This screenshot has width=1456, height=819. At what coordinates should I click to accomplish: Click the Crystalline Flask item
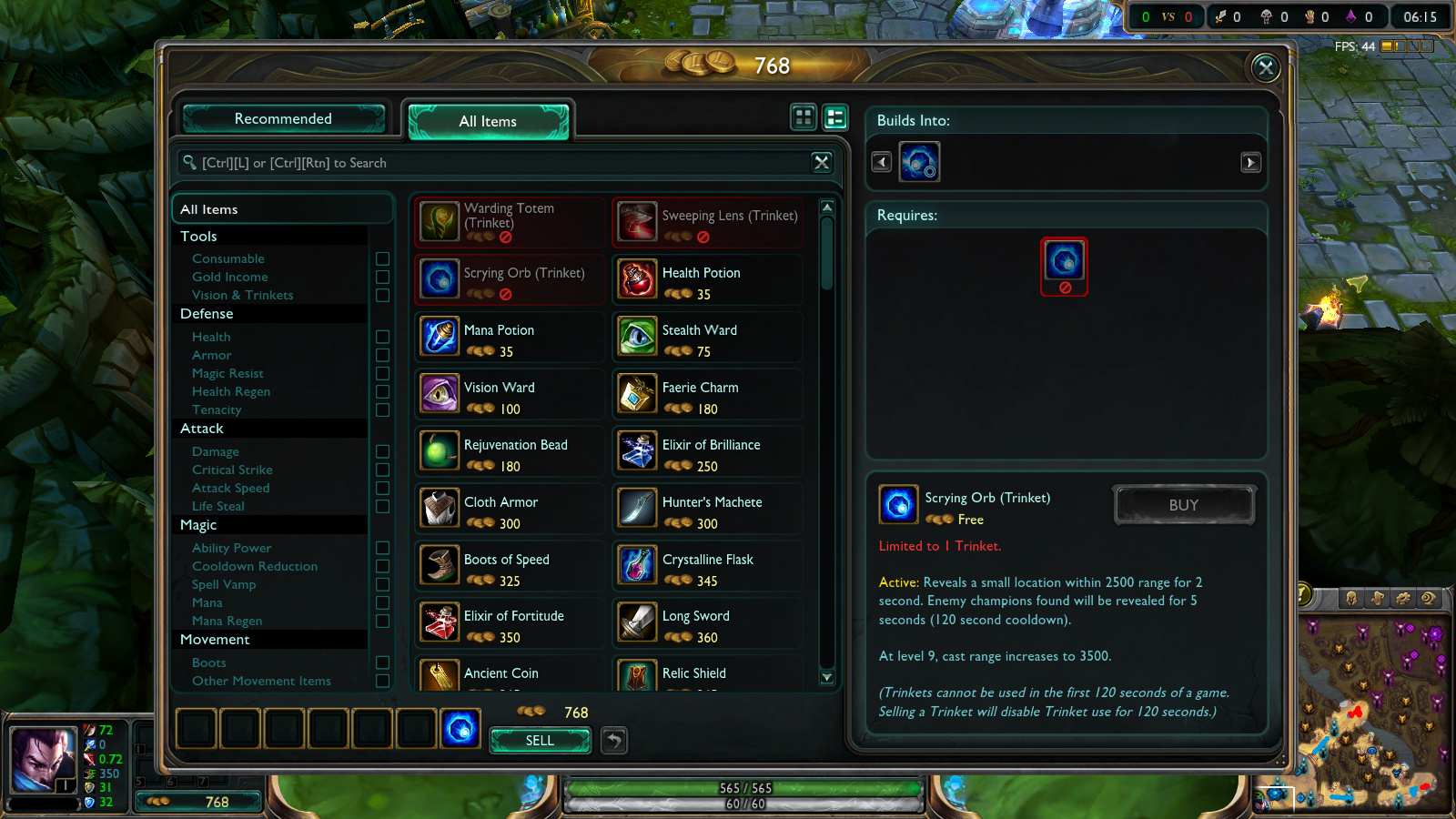pyautogui.click(x=707, y=566)
